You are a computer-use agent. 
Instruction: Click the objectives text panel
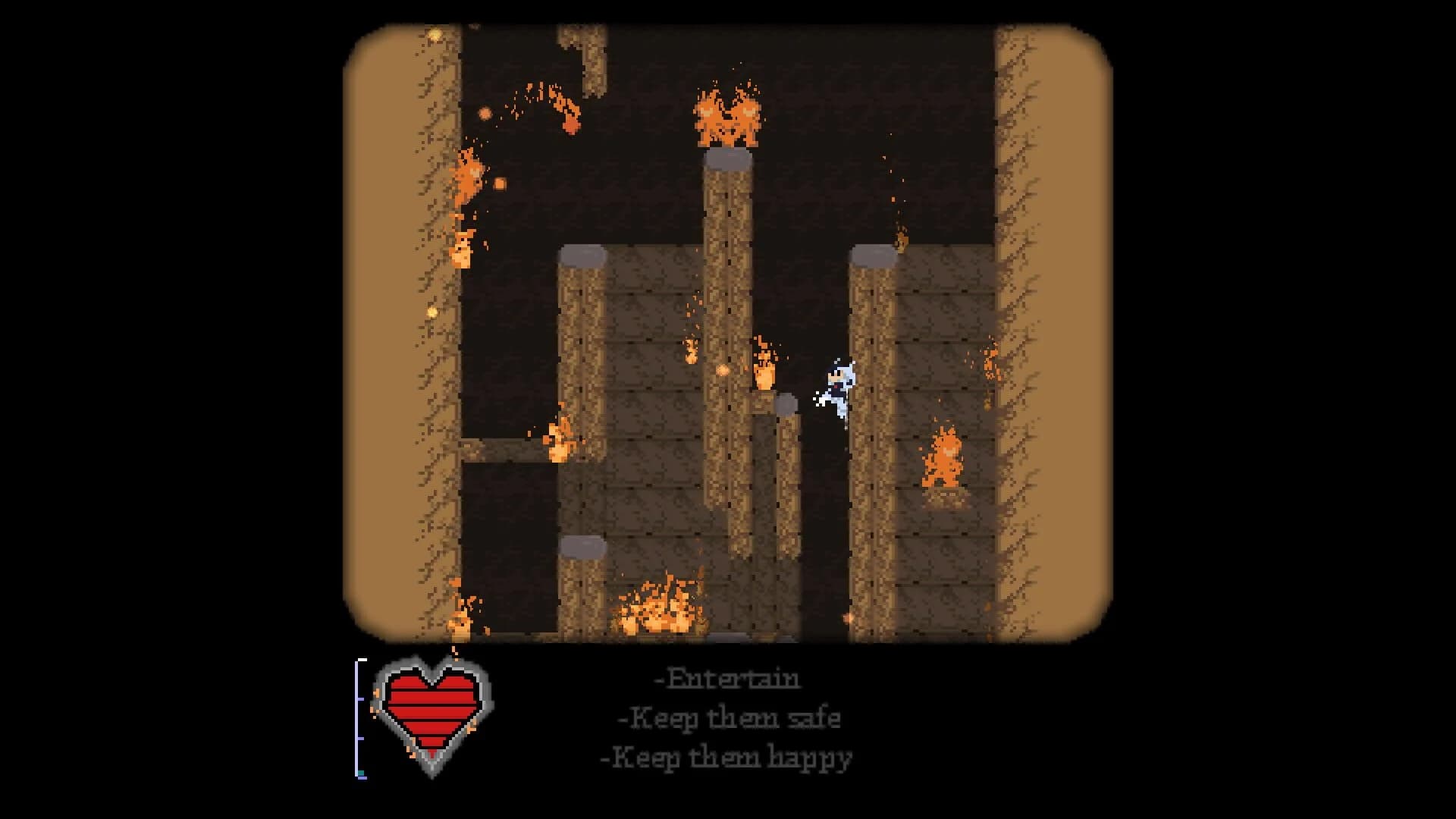click(726, 716)
